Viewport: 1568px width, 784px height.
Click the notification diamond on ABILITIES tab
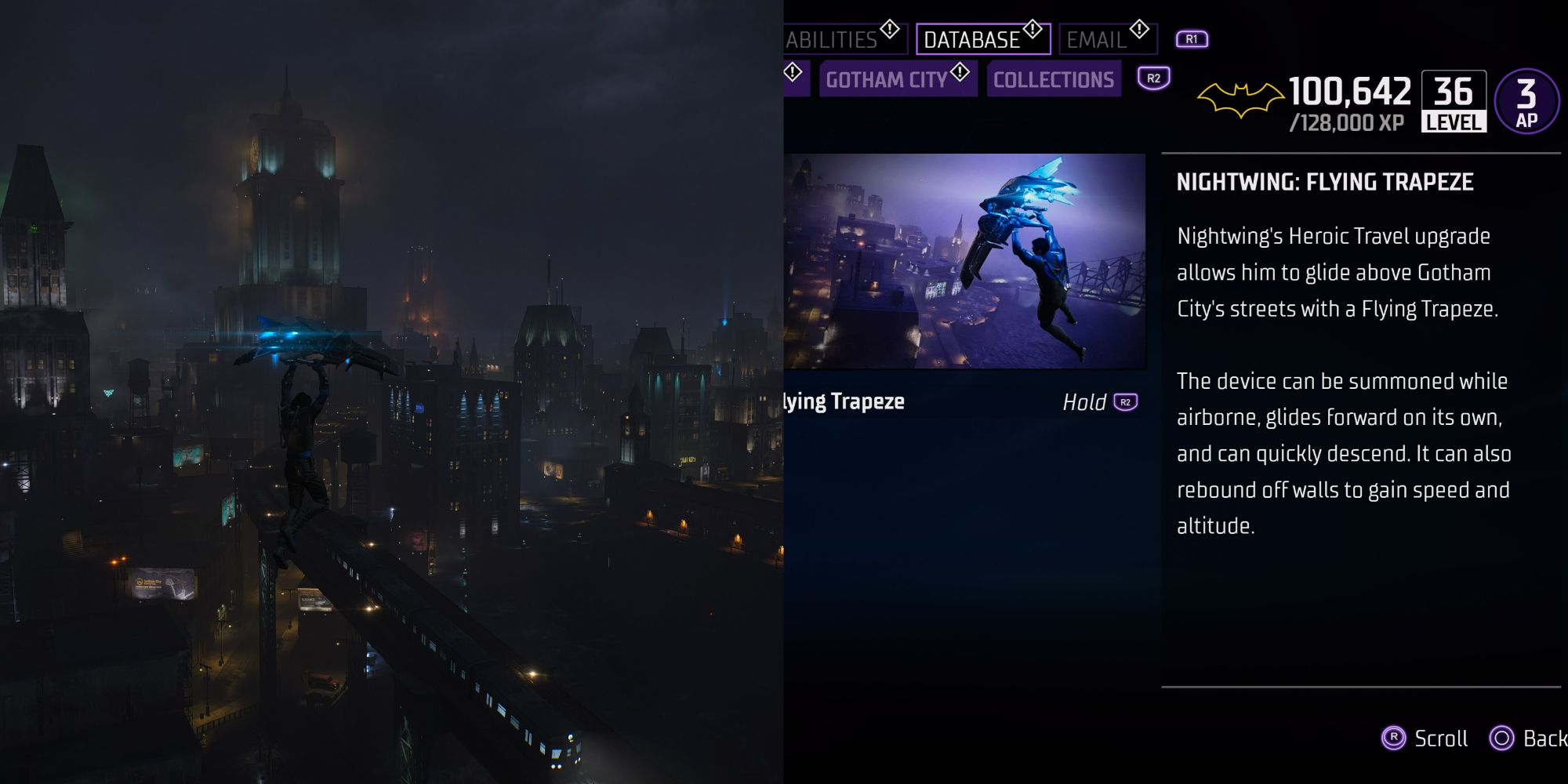890,27
